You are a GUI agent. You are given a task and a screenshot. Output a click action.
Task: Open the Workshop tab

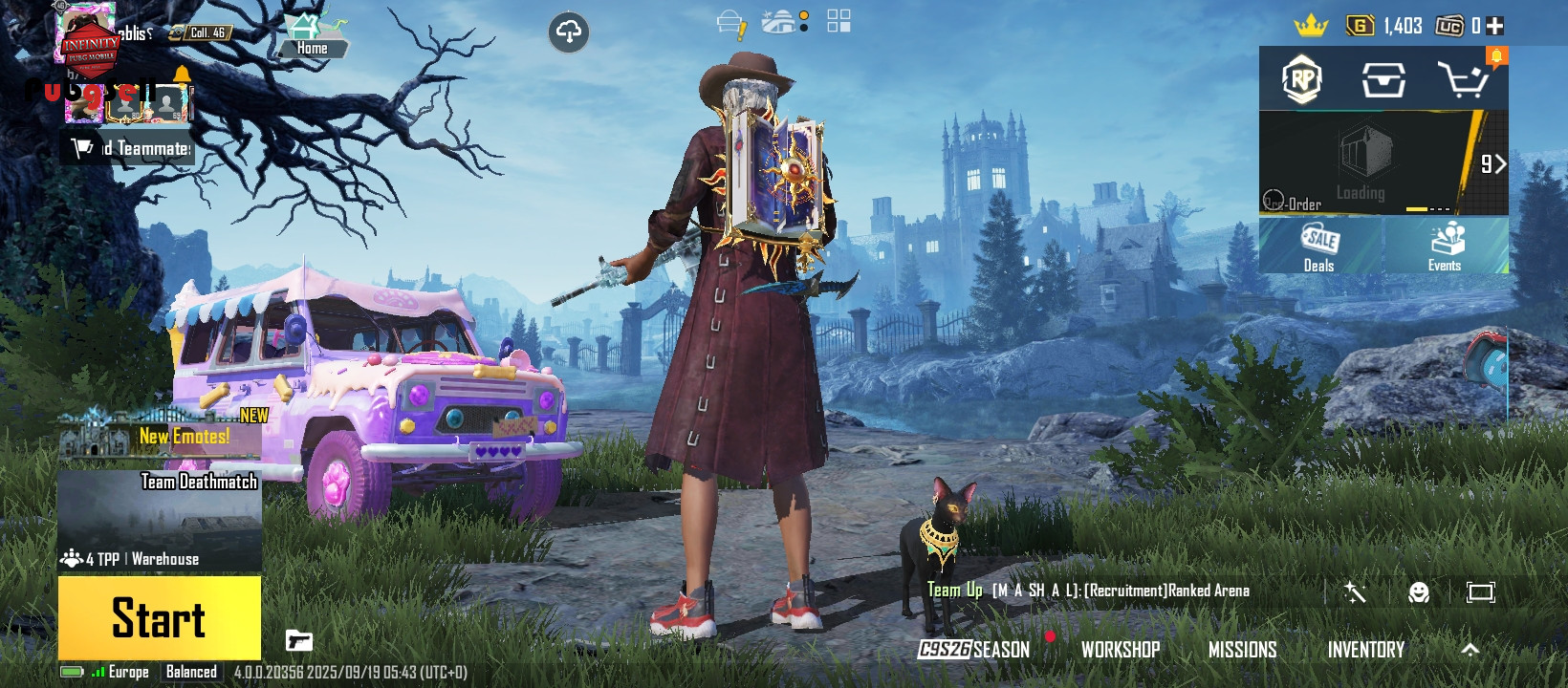pyautogui.click(x=1121, y=650)
